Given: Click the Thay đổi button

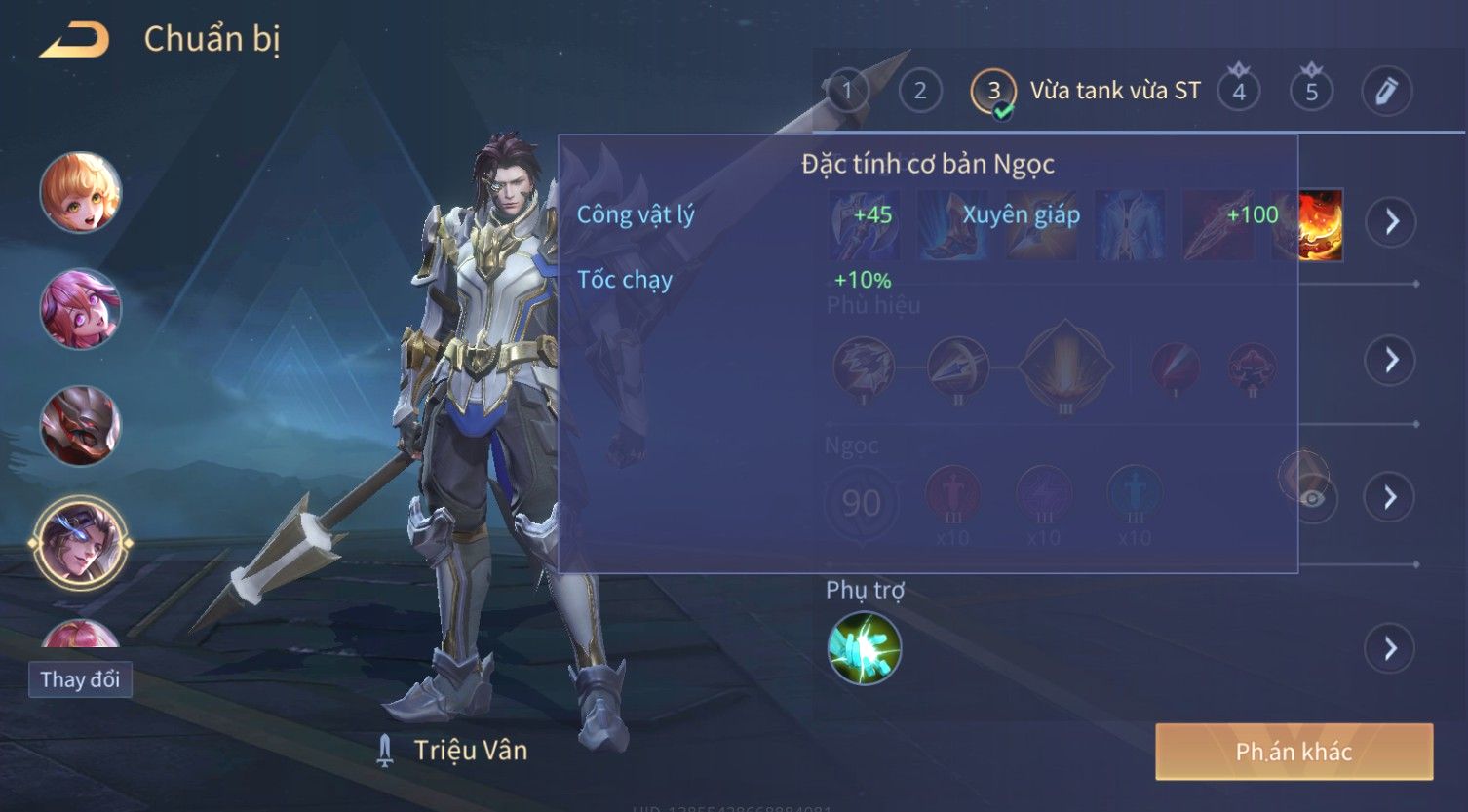Looking at the screenshot, I should (80, 679).
